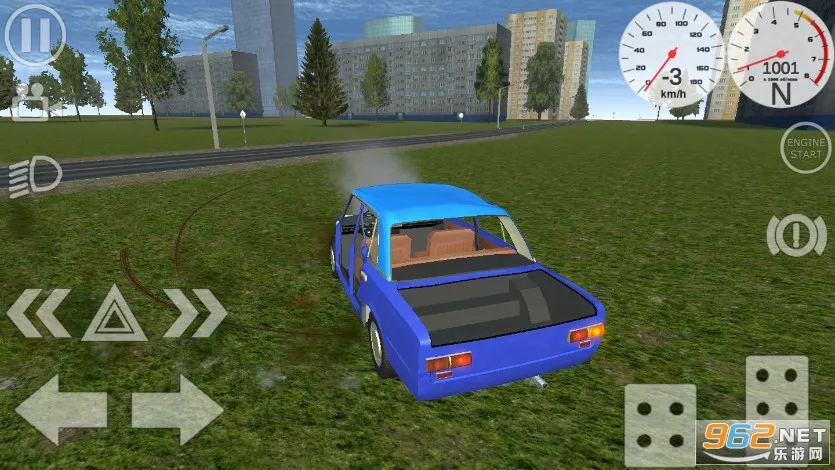Image resolution: width=835 pixels, height=470 pixels.
Task: Activate the left turn signal chevrons
Action: coord(40,313)
